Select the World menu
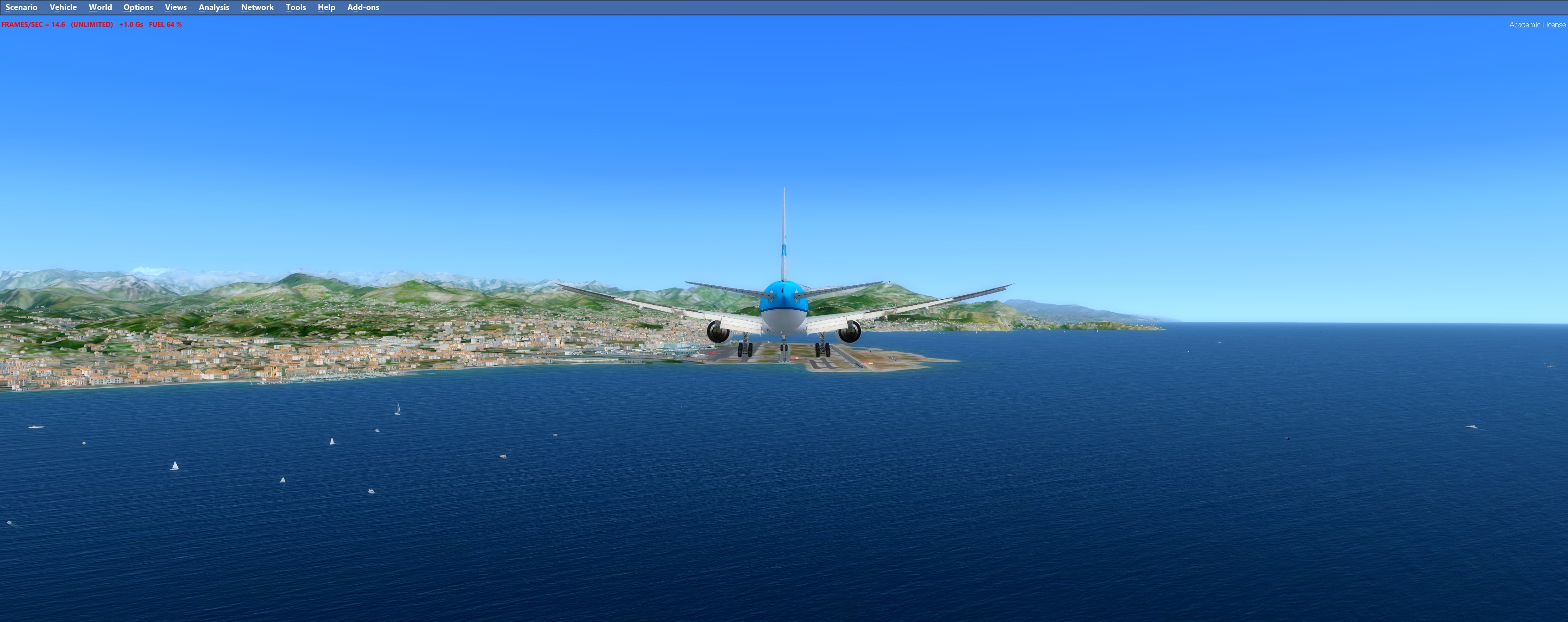The height and width of the screenshot is (622, 1568). point(100,7)
